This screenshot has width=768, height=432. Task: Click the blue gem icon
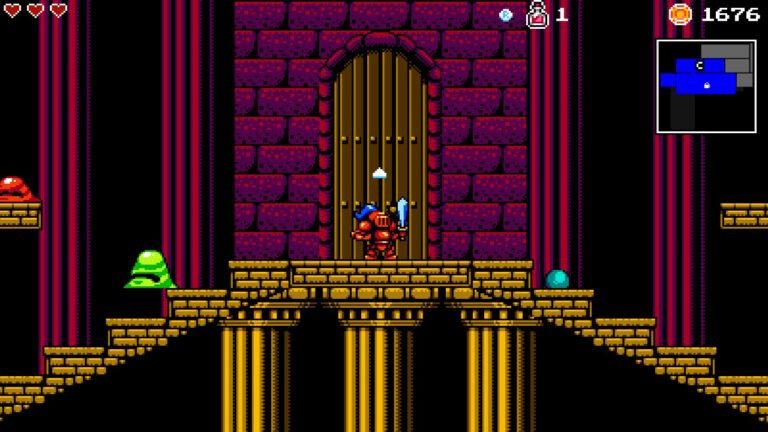pos(506,15)
